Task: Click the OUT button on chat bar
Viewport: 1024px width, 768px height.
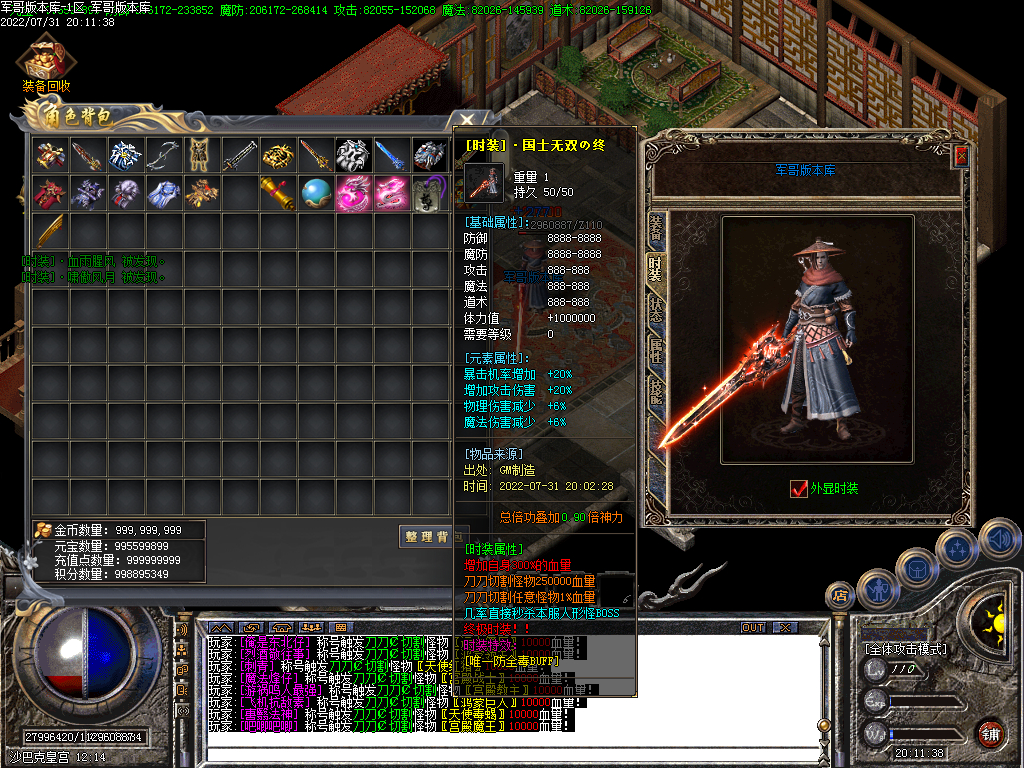Action: coord(752,627)
